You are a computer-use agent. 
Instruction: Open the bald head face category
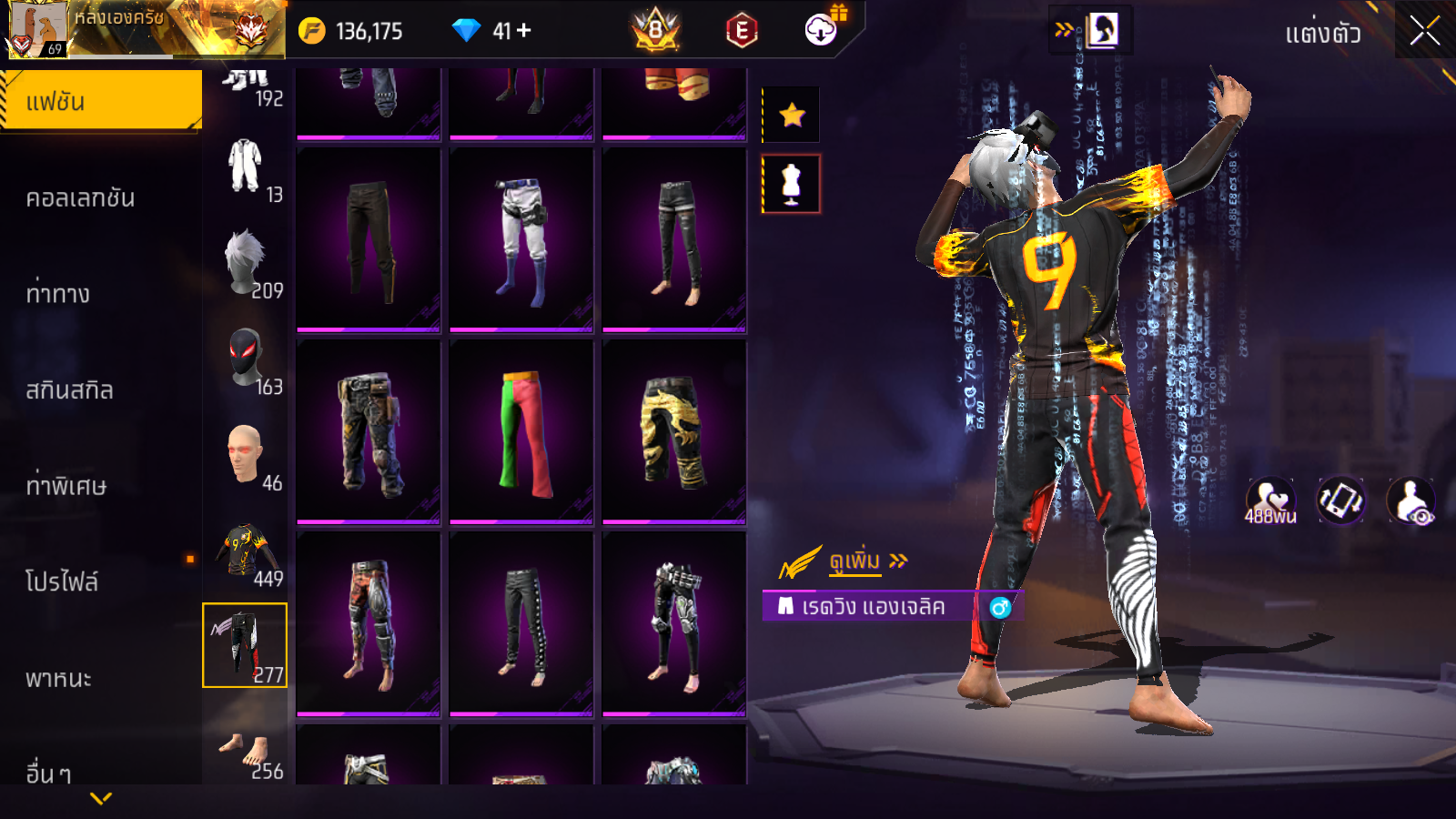(246, 455)
